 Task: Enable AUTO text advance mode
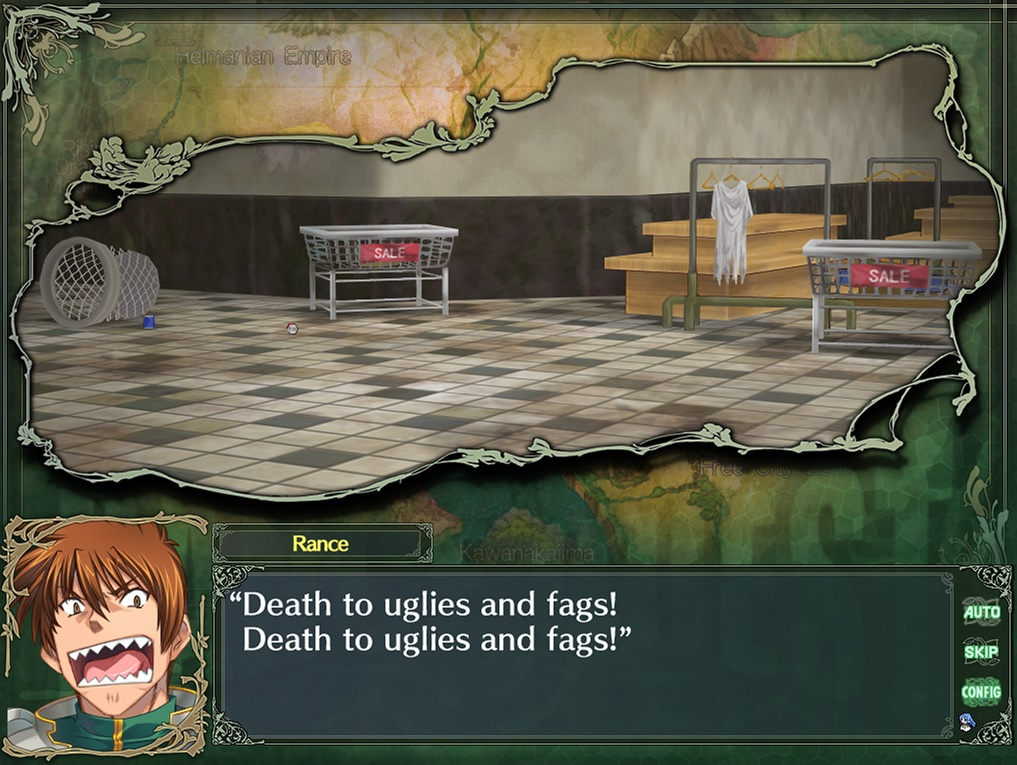click(x=981, y=612)
